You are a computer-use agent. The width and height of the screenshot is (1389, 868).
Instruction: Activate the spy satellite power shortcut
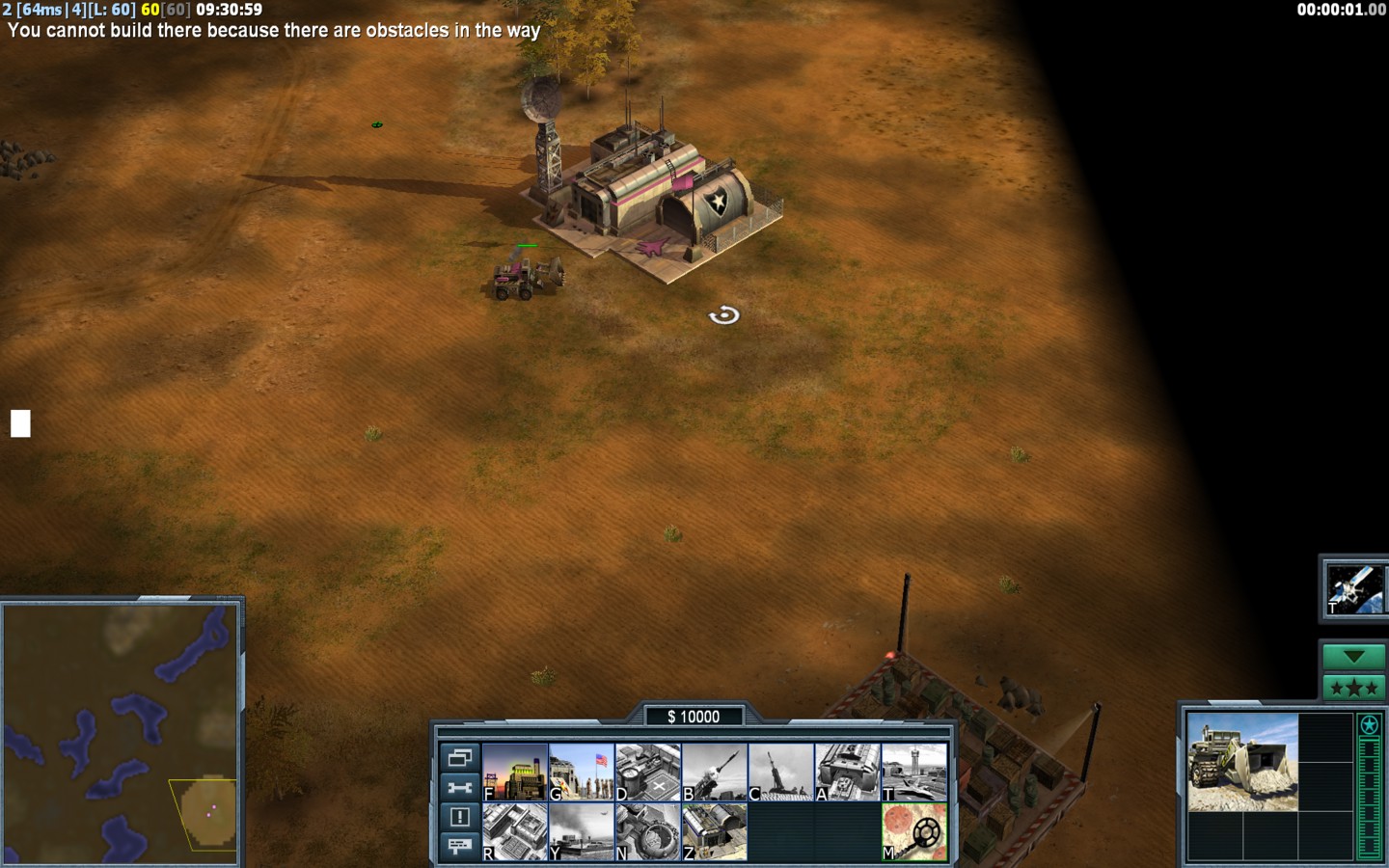coord(1353,588)
